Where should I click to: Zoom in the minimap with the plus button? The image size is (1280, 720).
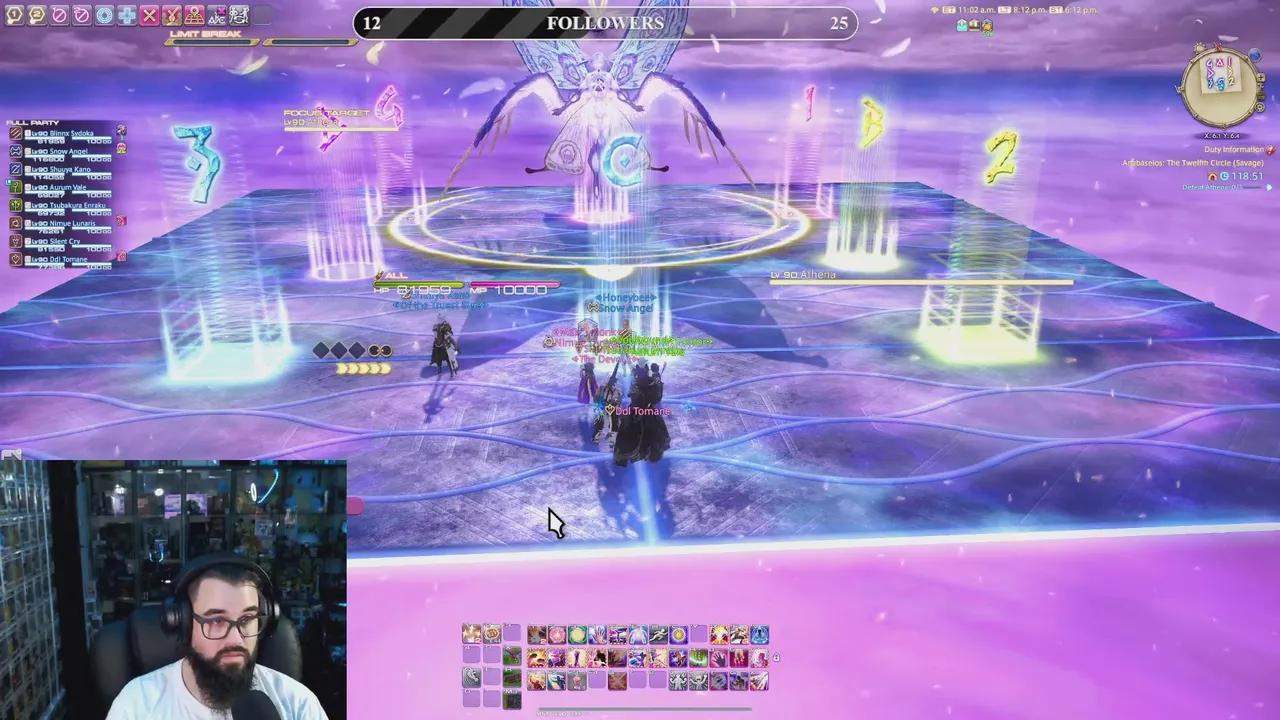tap(1261, 77)
